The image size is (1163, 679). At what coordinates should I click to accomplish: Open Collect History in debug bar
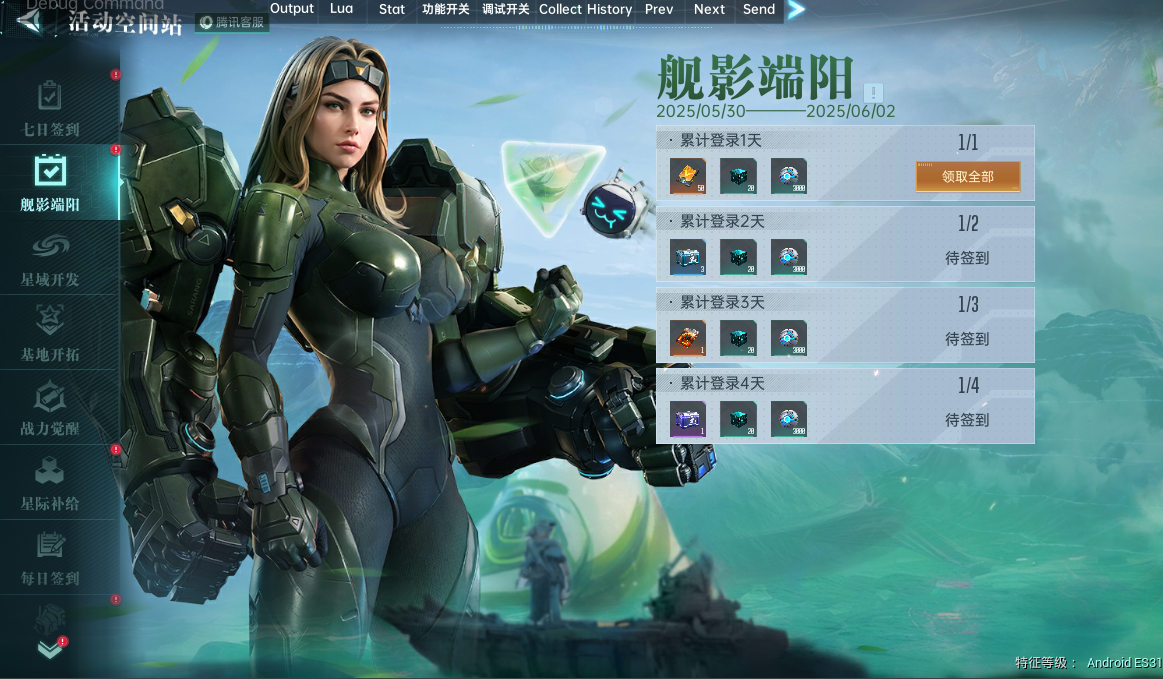[585, 9]
